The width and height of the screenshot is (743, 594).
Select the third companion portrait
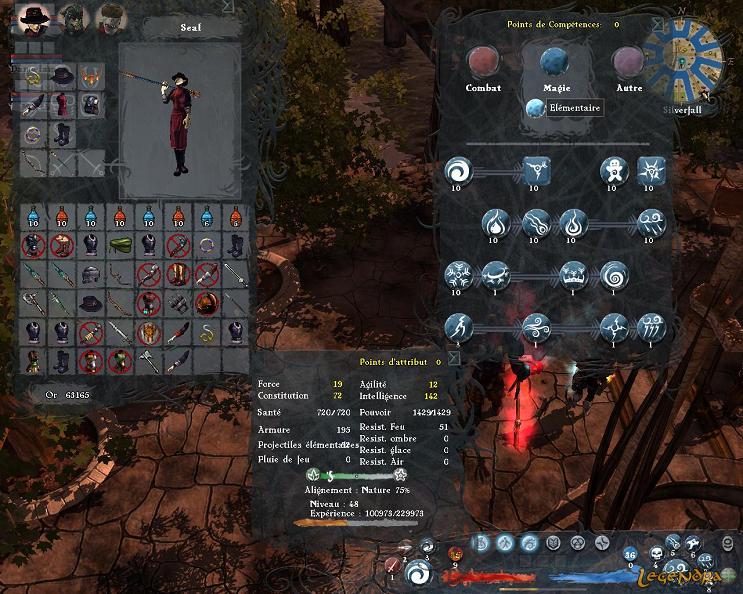pos(111,17)
